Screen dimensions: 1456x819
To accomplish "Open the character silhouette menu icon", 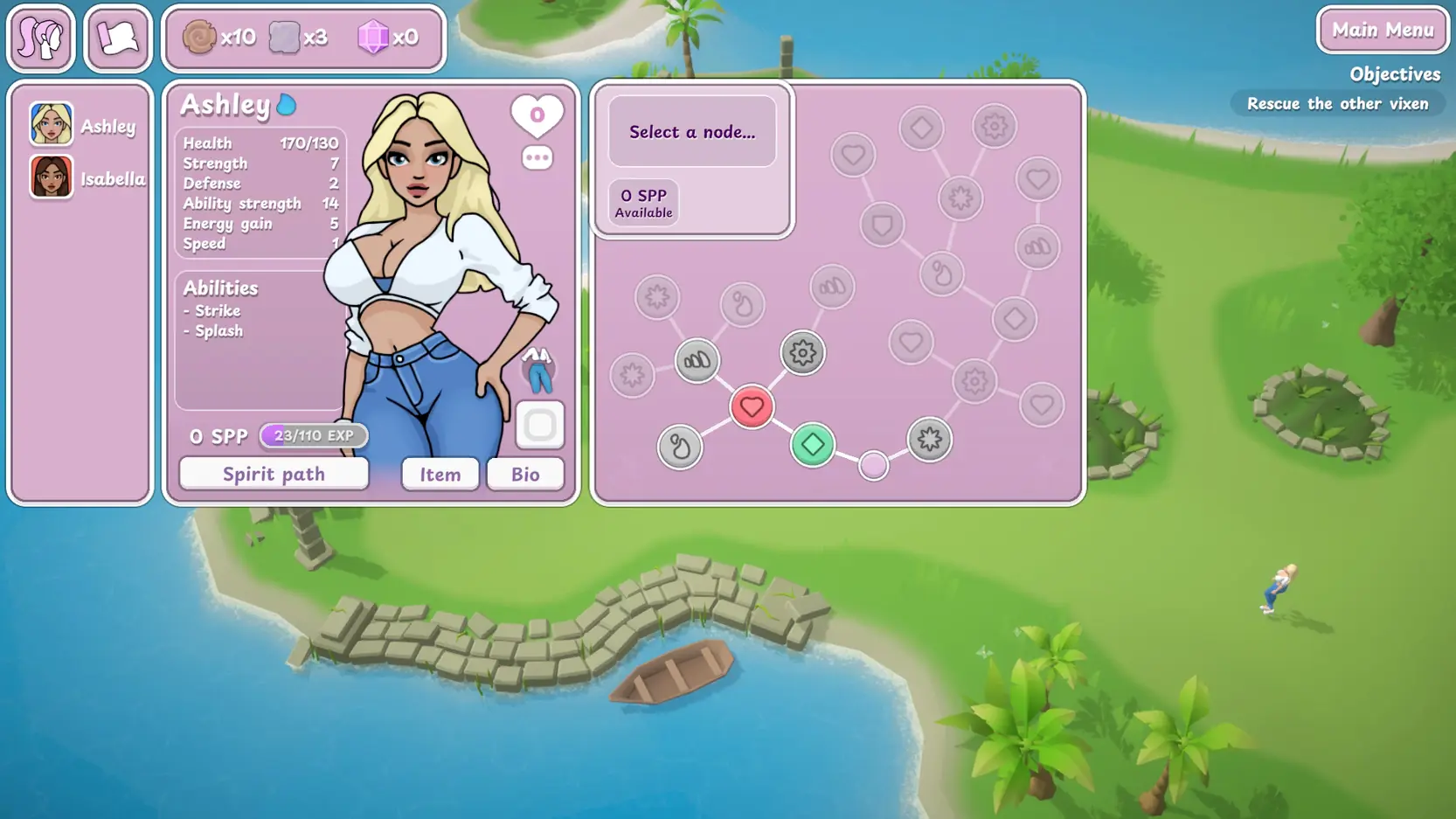I will (x=41, y=38).
